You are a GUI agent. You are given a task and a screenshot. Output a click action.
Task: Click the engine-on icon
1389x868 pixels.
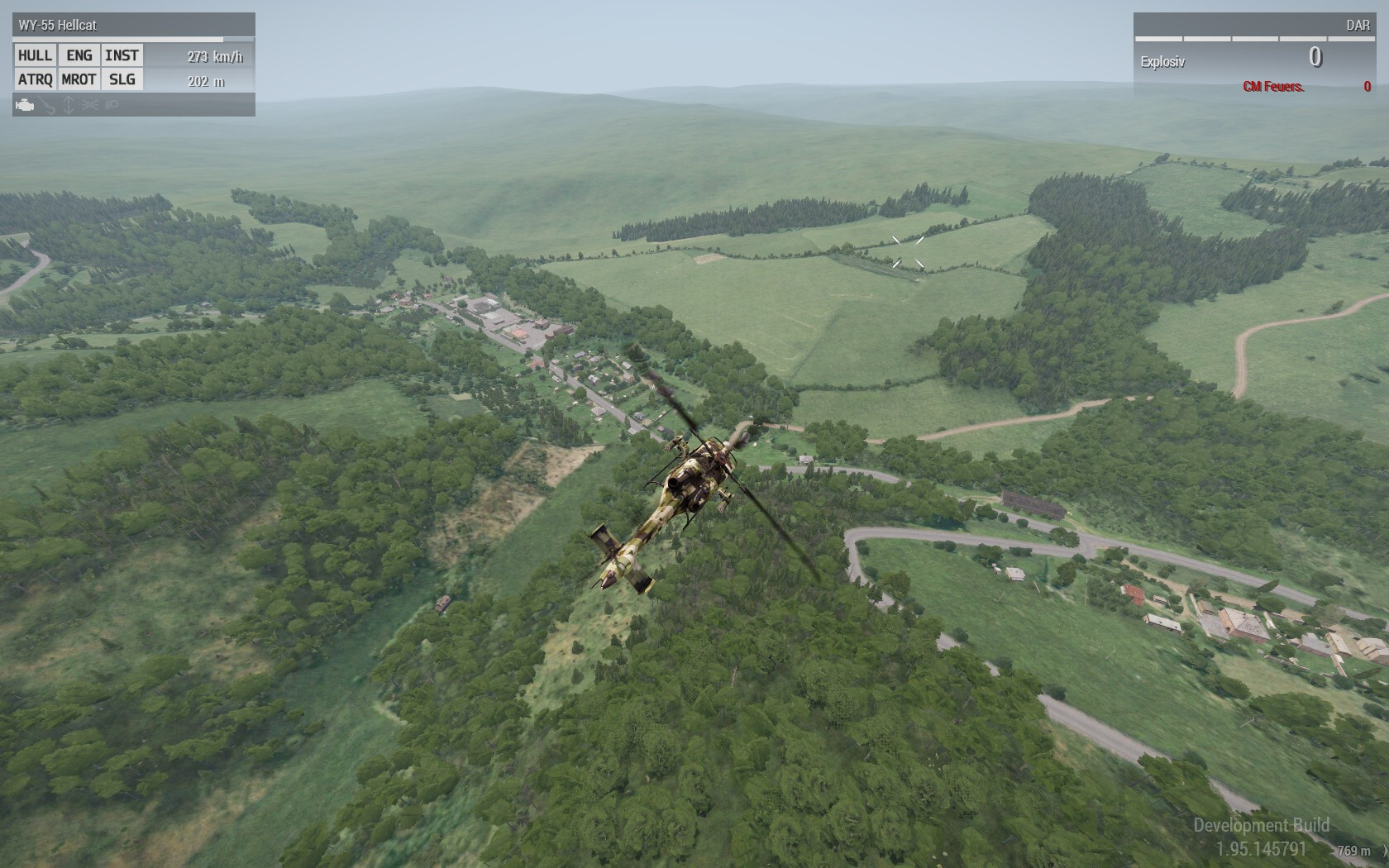[x=26, y=105]
